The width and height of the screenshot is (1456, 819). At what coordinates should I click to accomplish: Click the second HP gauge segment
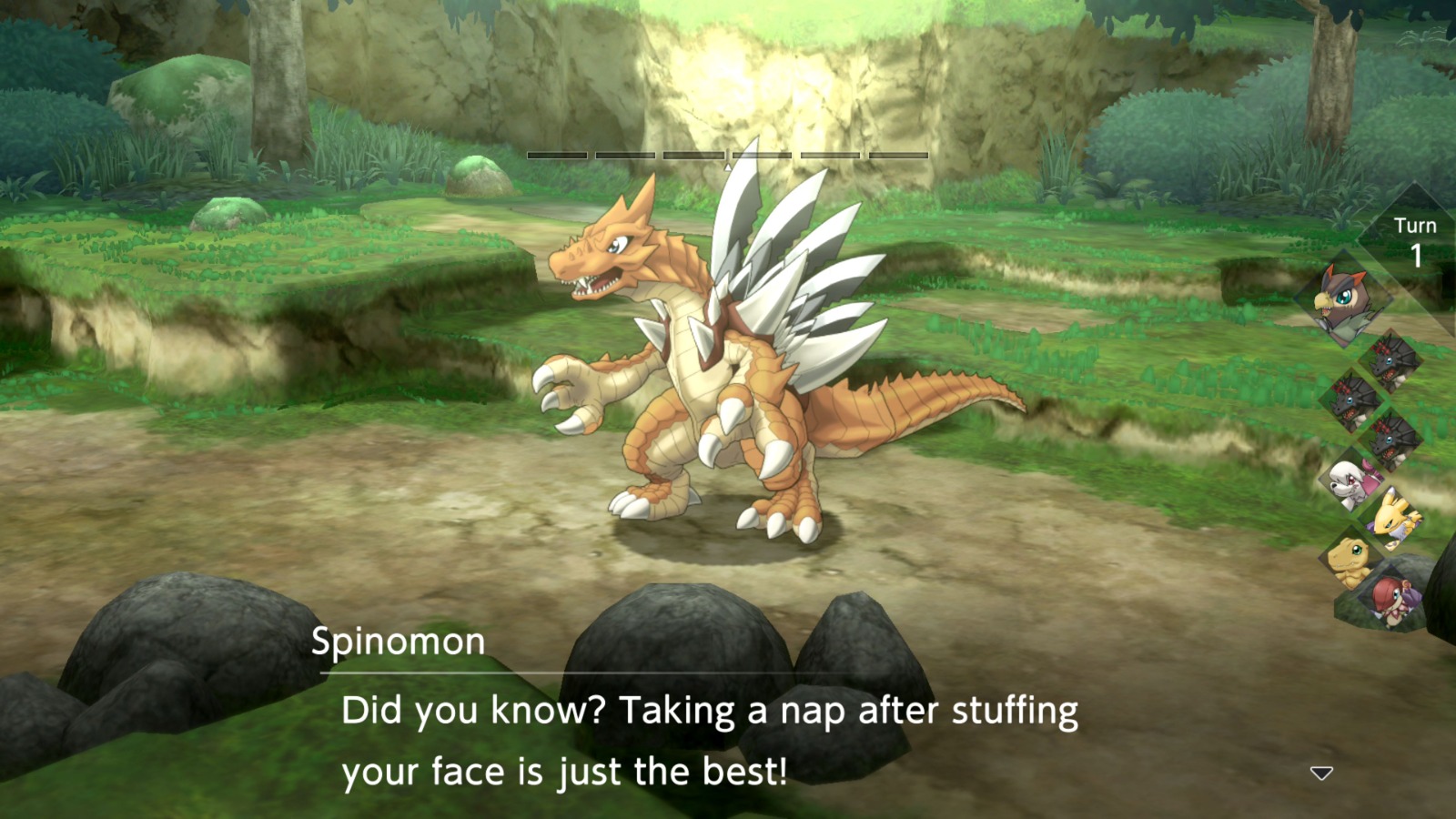click(624, 156)
